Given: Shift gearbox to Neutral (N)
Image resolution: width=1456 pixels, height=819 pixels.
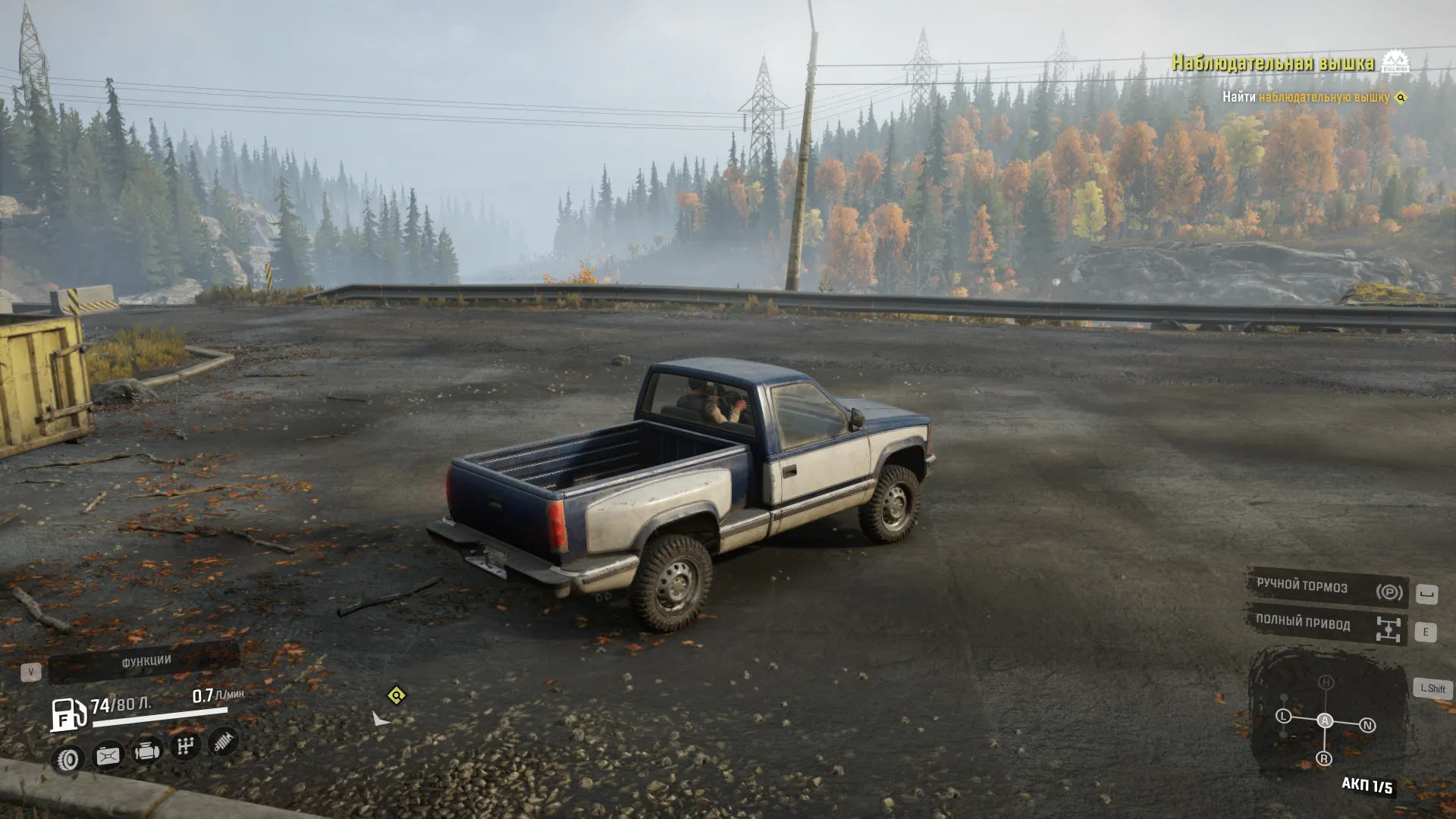Looking at the screenshot, I should click(x=1367, y=726).
